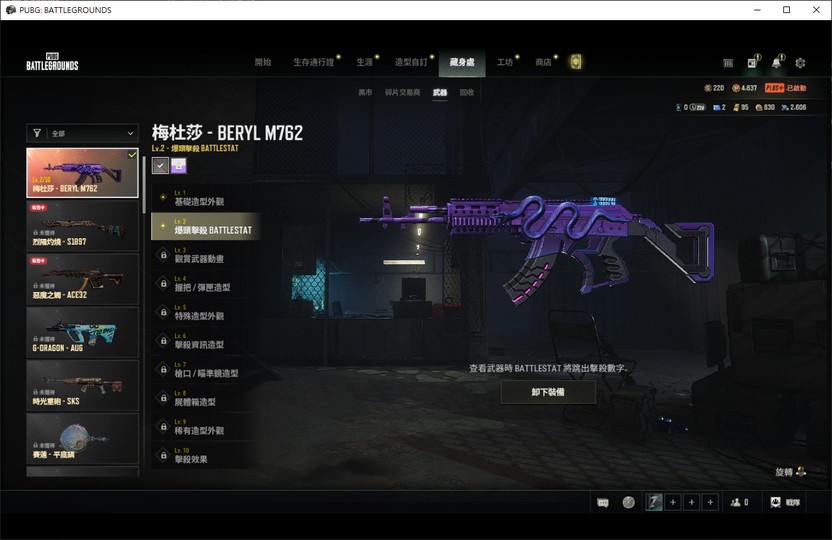View locked Lv.3 觀賞武器動畫 level

point(200,255)
